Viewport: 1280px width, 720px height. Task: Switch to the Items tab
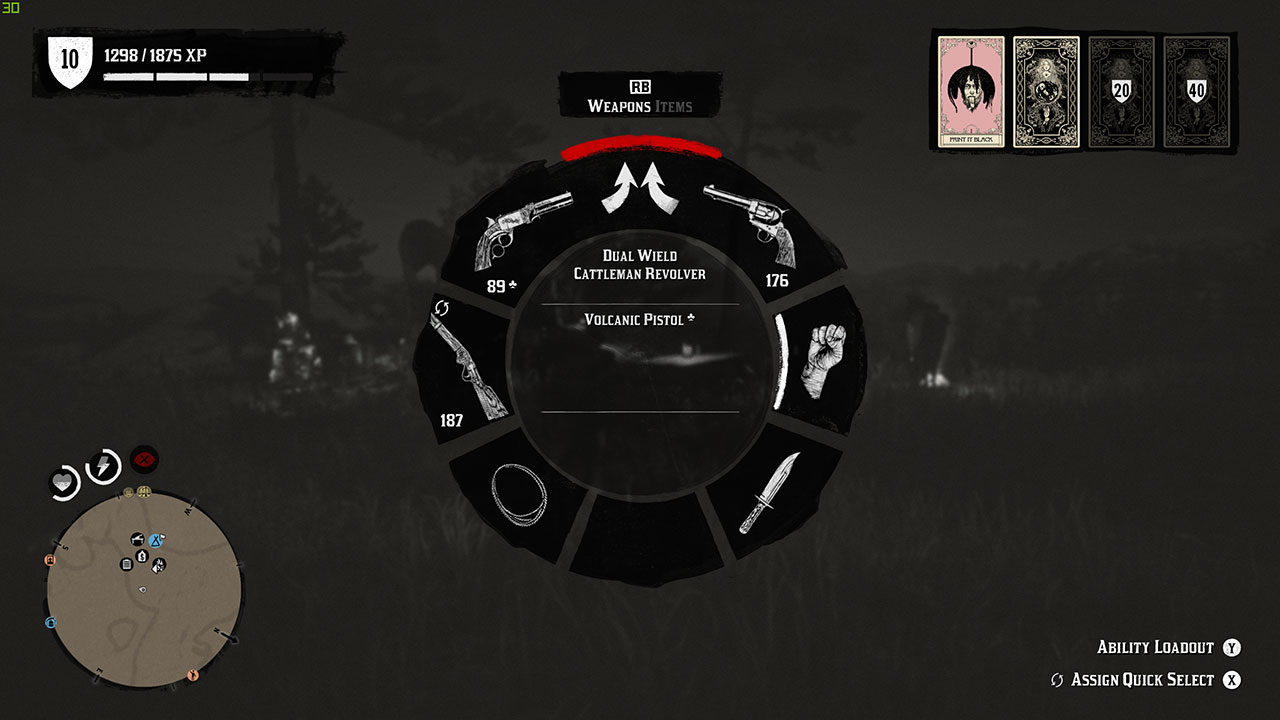pyautogui.click(x=672, y=106)
